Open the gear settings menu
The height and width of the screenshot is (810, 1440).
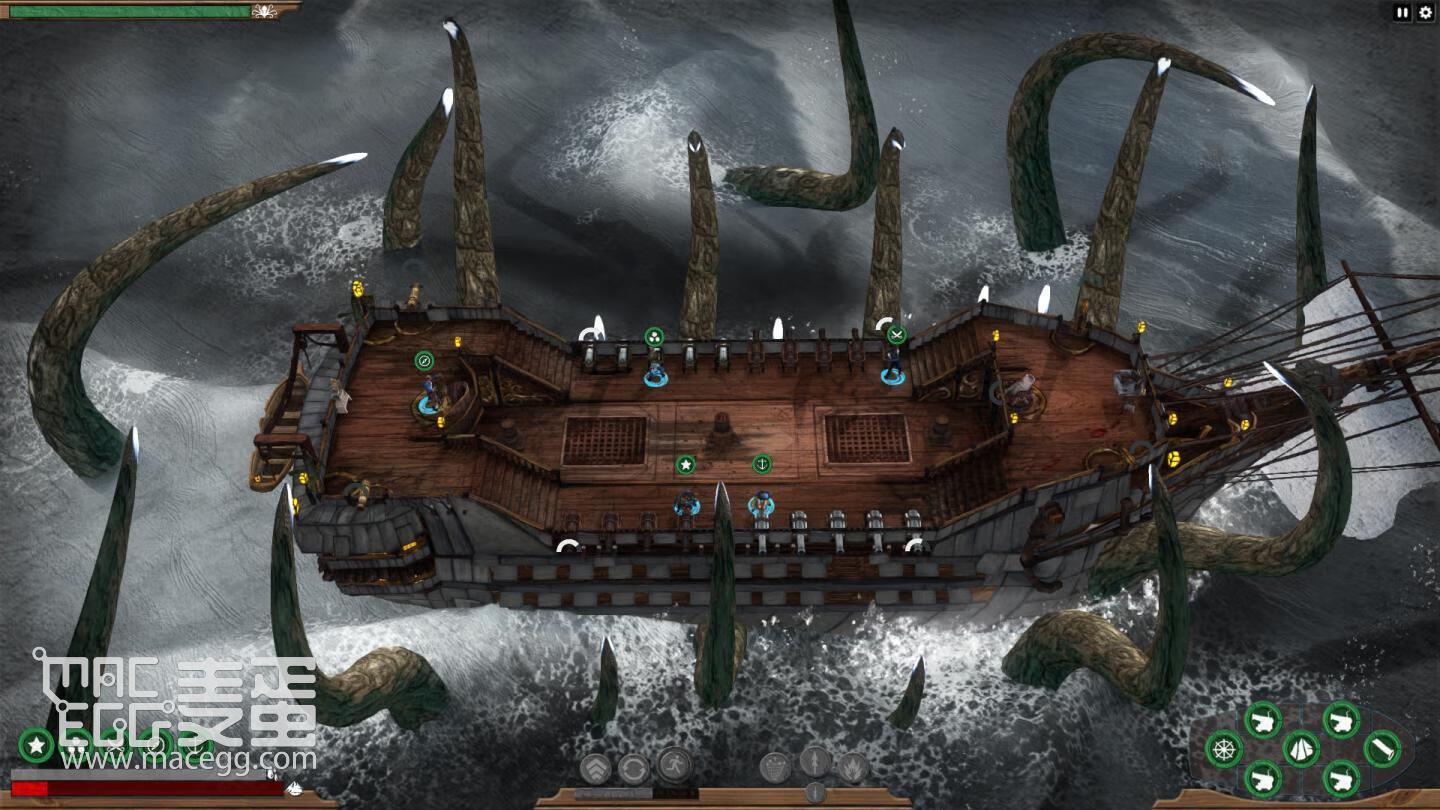[x=1426, y=13]
